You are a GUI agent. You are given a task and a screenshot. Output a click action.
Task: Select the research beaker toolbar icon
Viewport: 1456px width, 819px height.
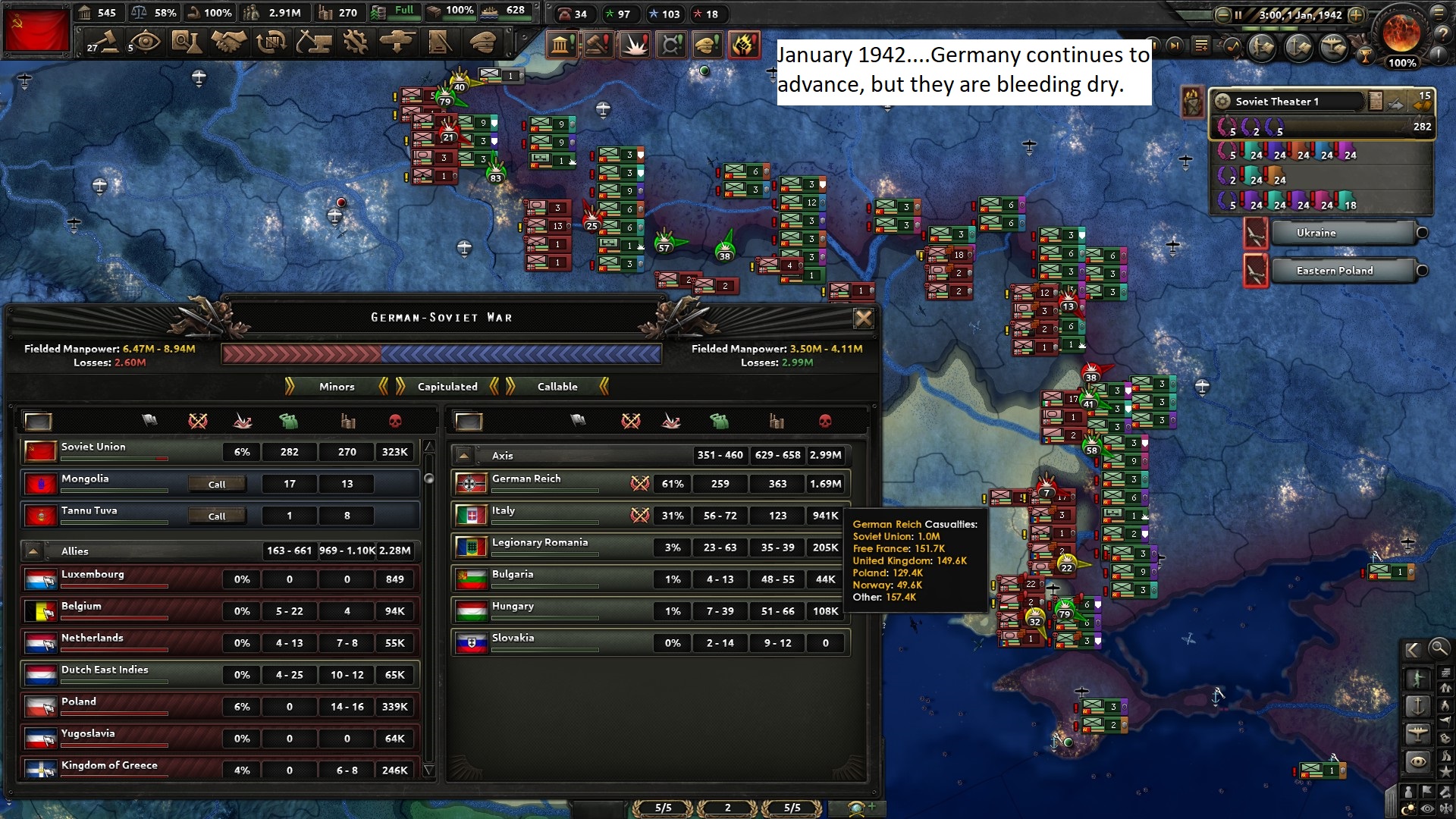pyautogui.click(x=188, y=43)
